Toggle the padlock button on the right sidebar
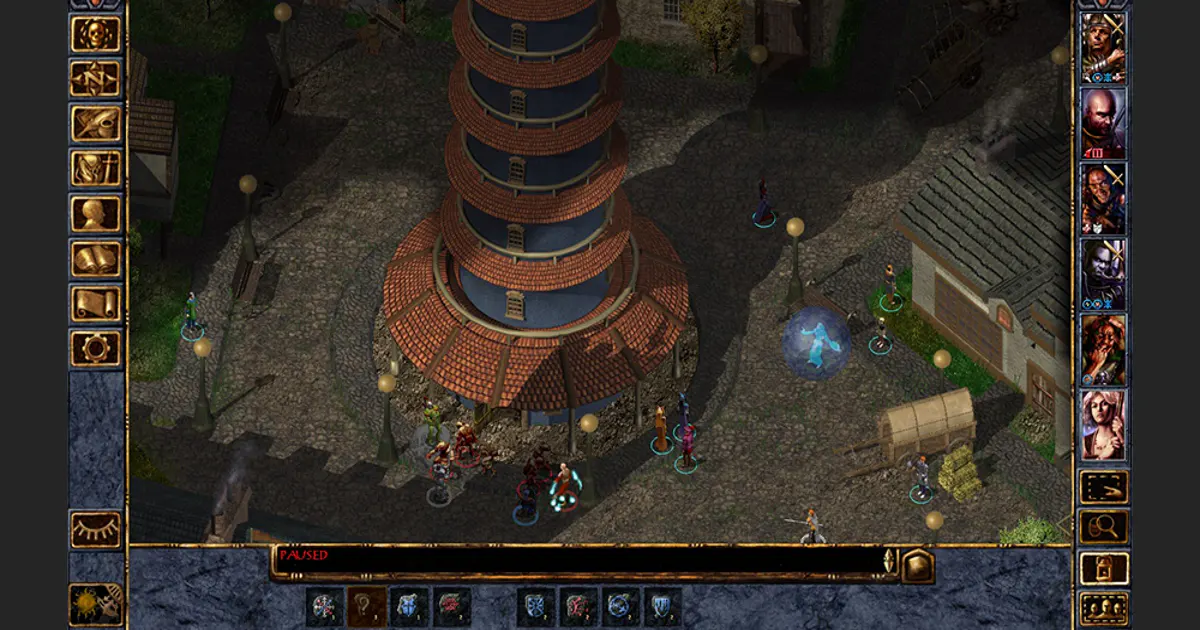The image size is (1200, 630). coord(1104,568)
